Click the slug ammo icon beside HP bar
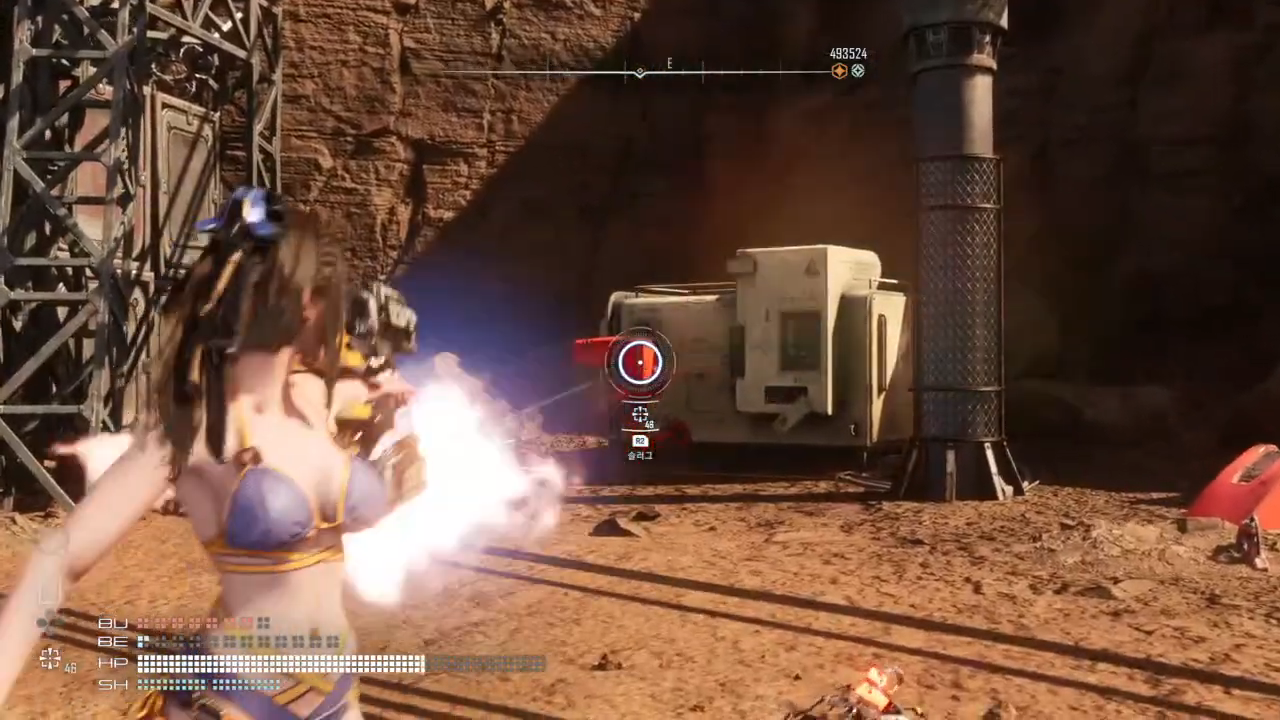 click(48, 657)
